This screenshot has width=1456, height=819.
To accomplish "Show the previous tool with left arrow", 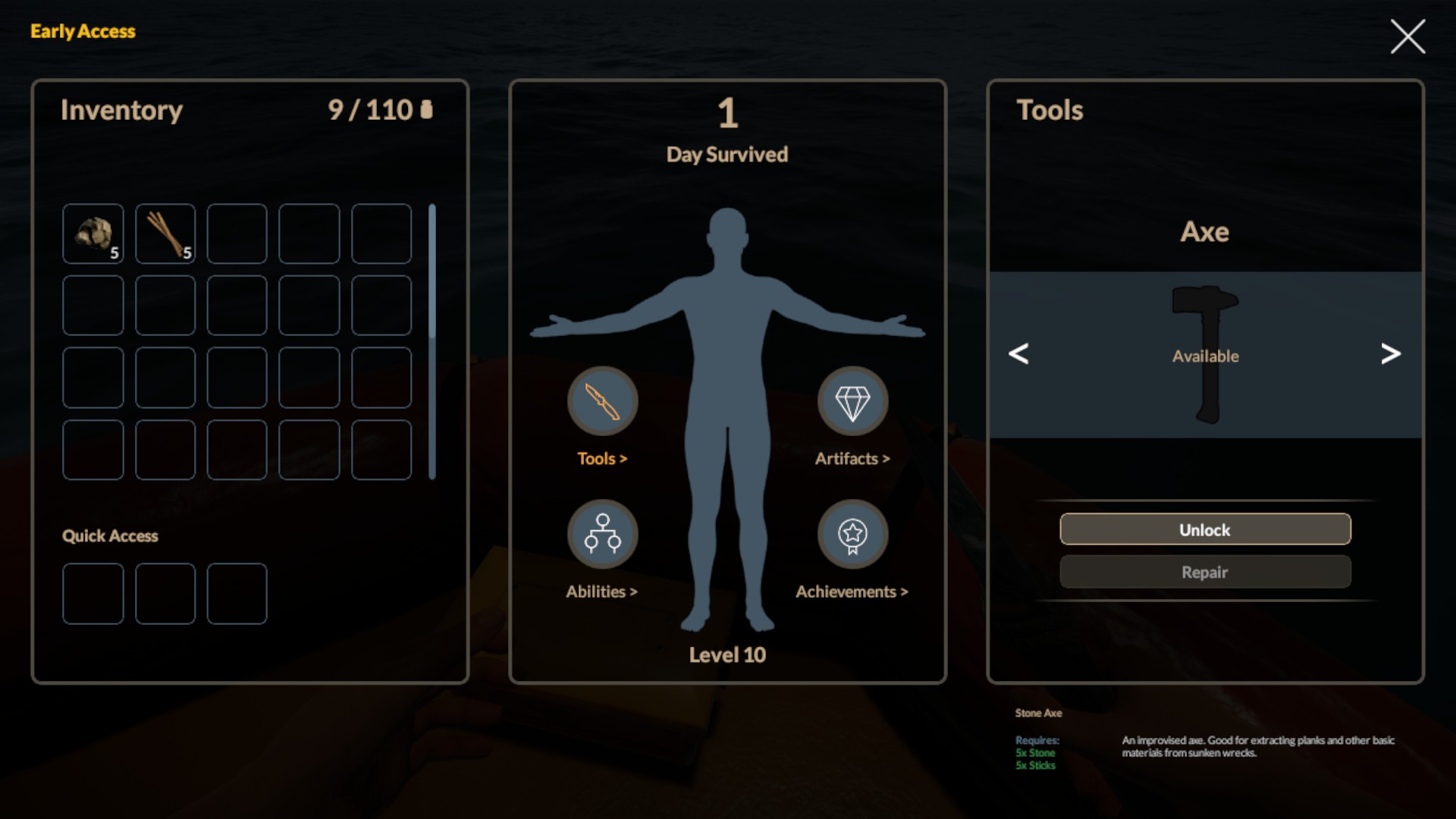I will click(1018, 353).
